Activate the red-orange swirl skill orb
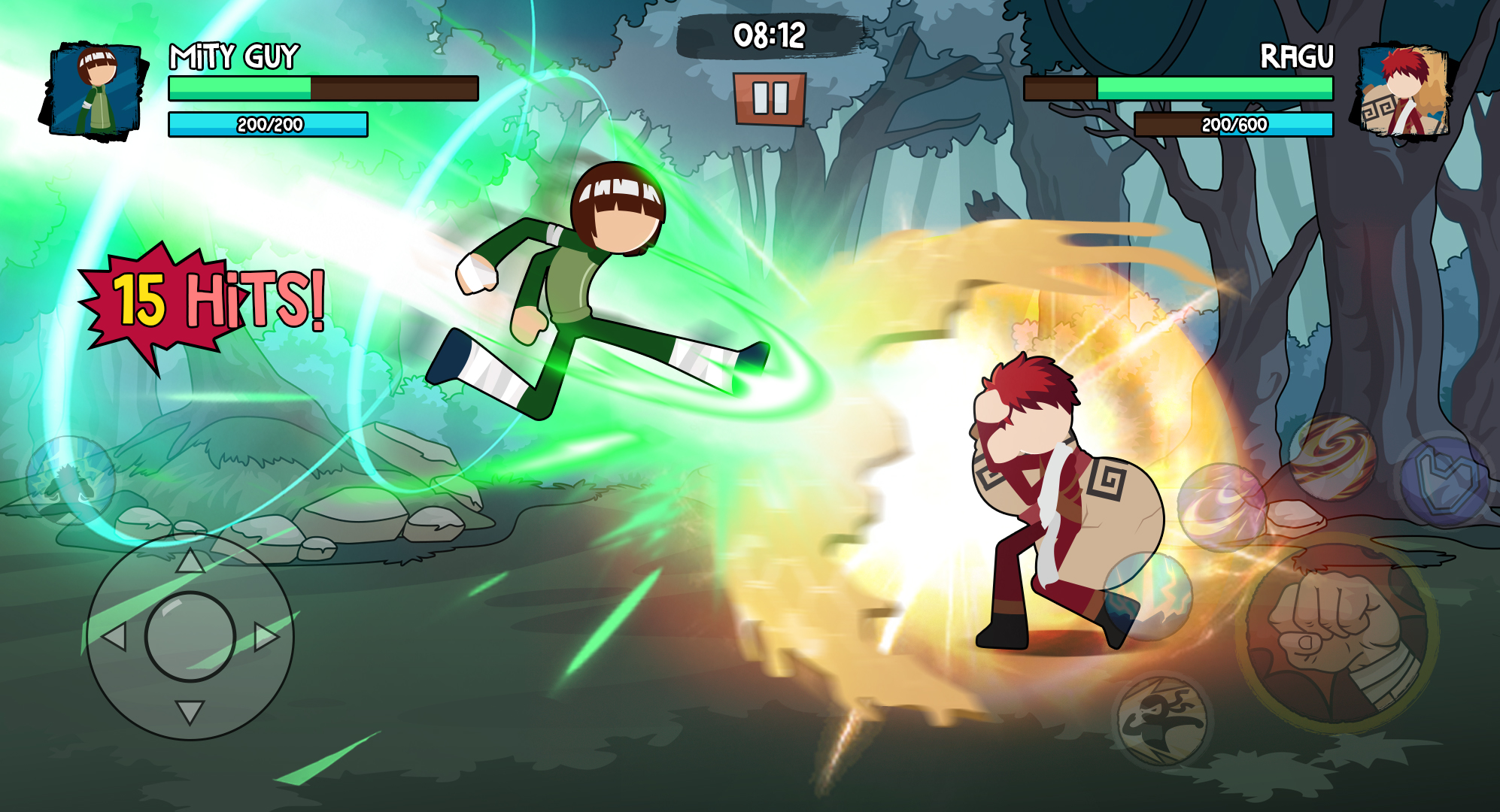Image resolution: width=1500 pixels, height=812 pixels. (x=1332, y=457)
